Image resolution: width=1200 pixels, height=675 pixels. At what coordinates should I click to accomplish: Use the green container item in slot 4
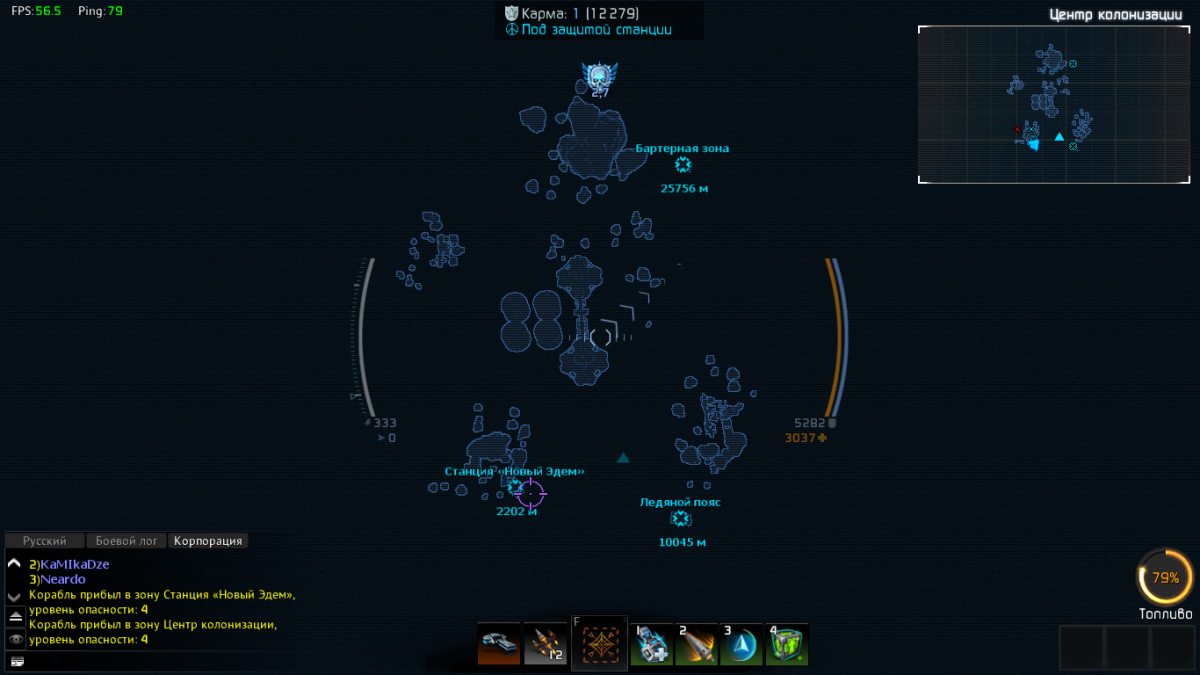787,645
